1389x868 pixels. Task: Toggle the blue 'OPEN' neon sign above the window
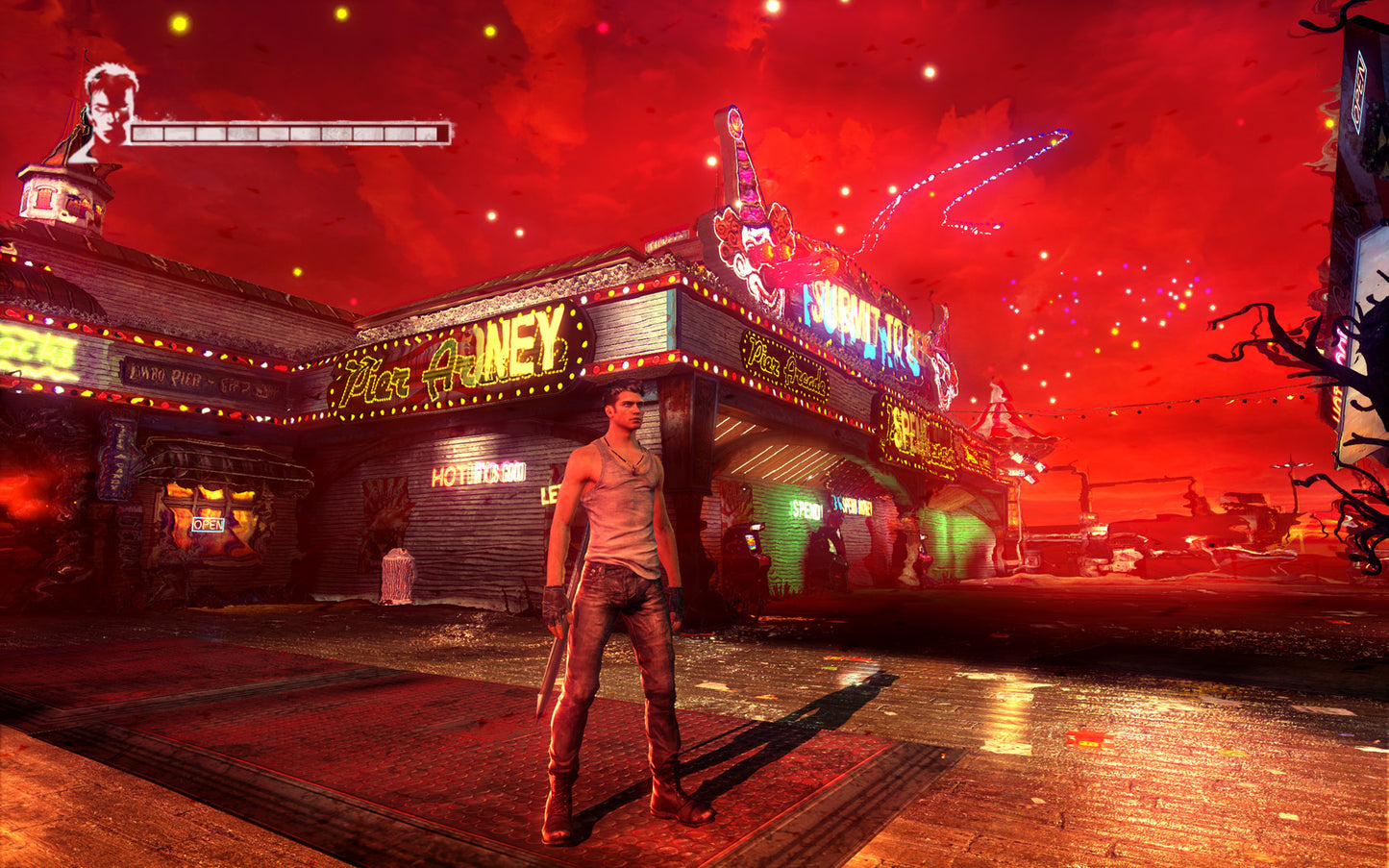(x=209, y=524)
